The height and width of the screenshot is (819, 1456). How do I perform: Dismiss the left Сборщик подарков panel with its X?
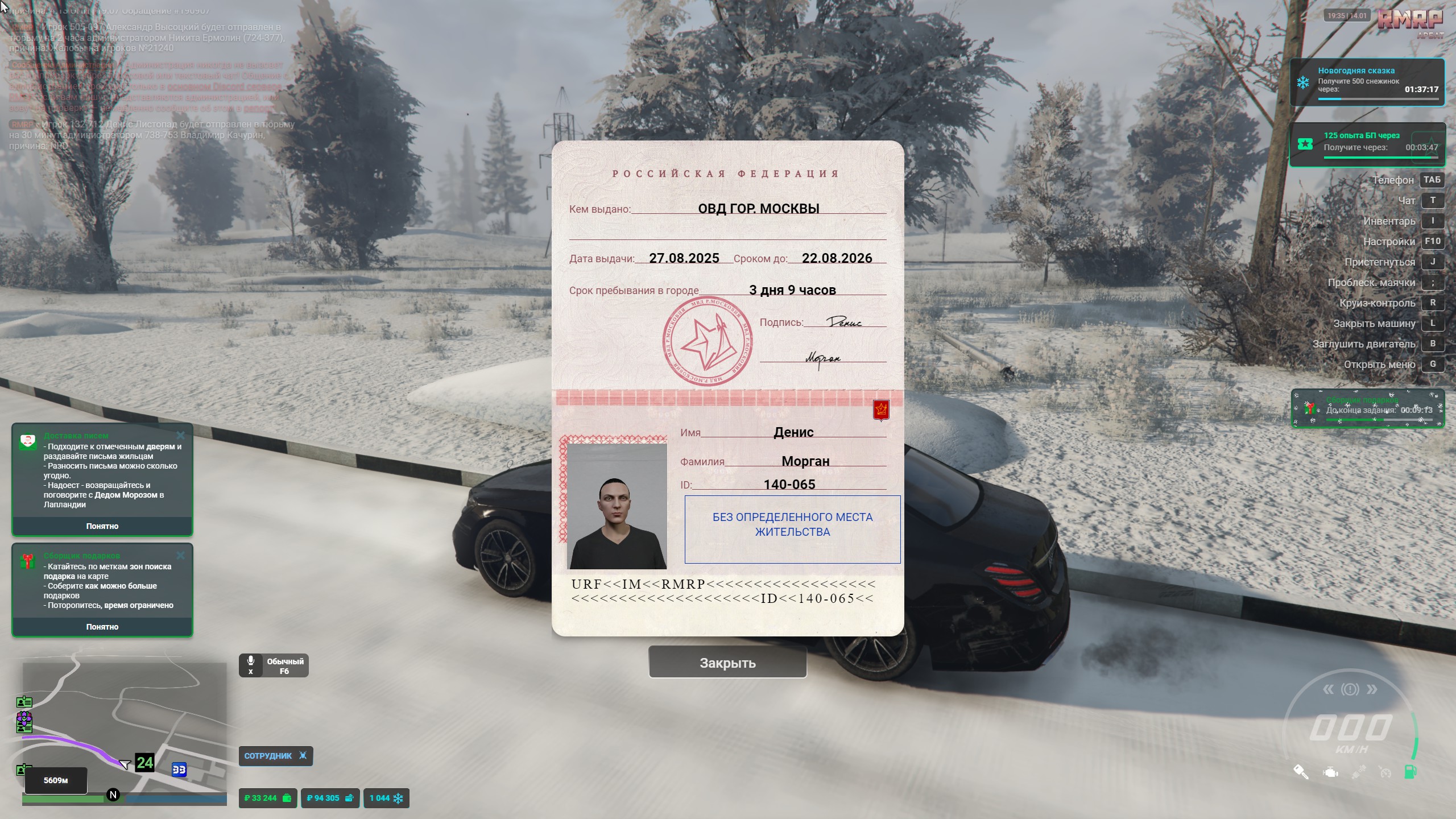[x=181, y=555]
